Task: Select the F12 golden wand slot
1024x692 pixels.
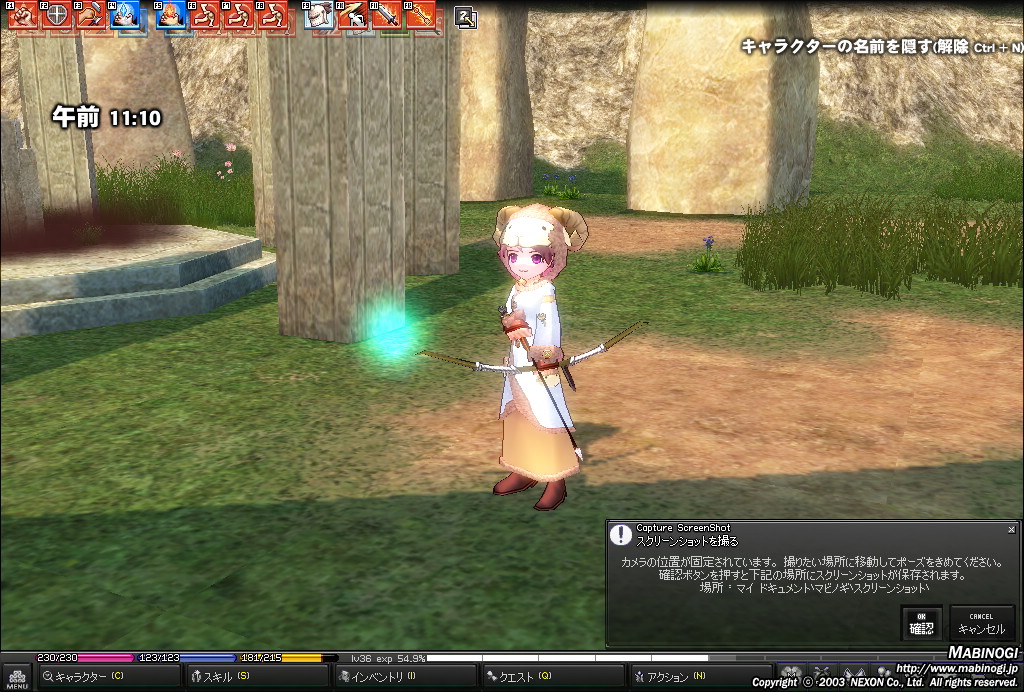Action: pyautogui.click(x=420, y=15)
